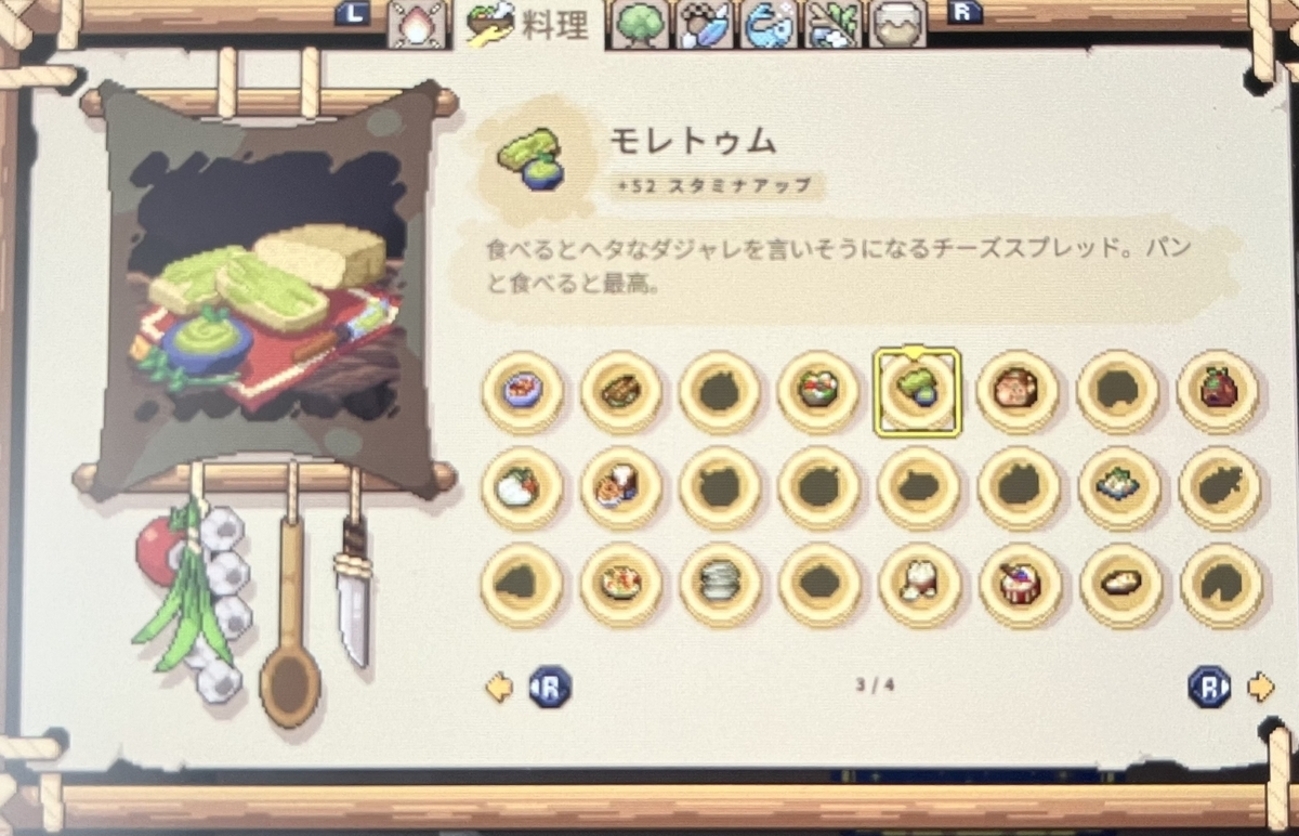Show the bone and leaf tab
Viewport: 1299px width, 836px height.
(x=834, y=25)
